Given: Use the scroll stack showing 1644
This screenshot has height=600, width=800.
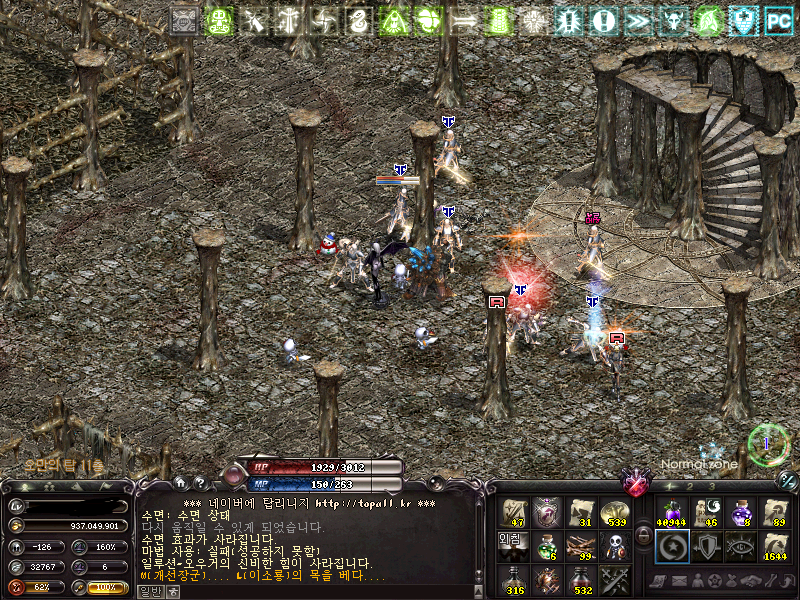Looking at the screenshot, I should pyautogui.click(x=775, y=546).
